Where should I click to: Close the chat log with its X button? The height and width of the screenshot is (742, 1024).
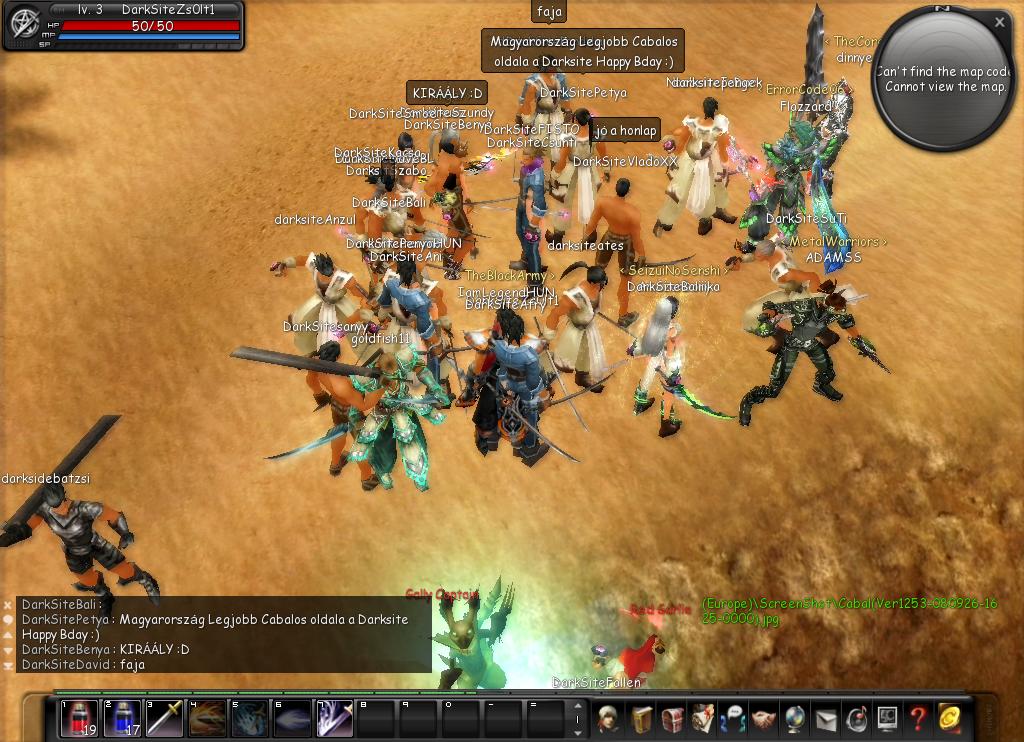8,605
